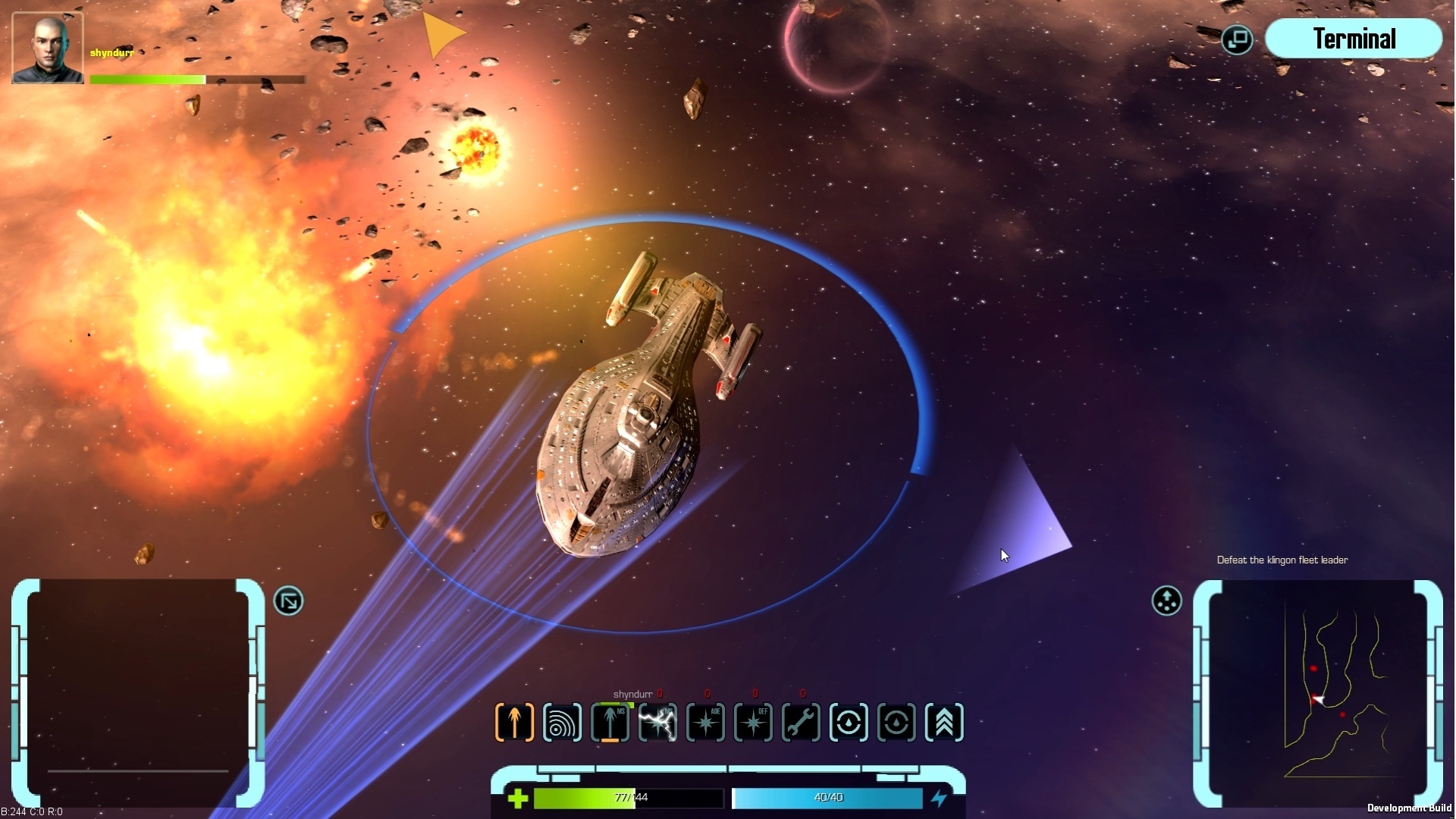This screenshot has width=1456, height=819.
Task: Select the impulse thrust ability icon
Action: [514, 722]
